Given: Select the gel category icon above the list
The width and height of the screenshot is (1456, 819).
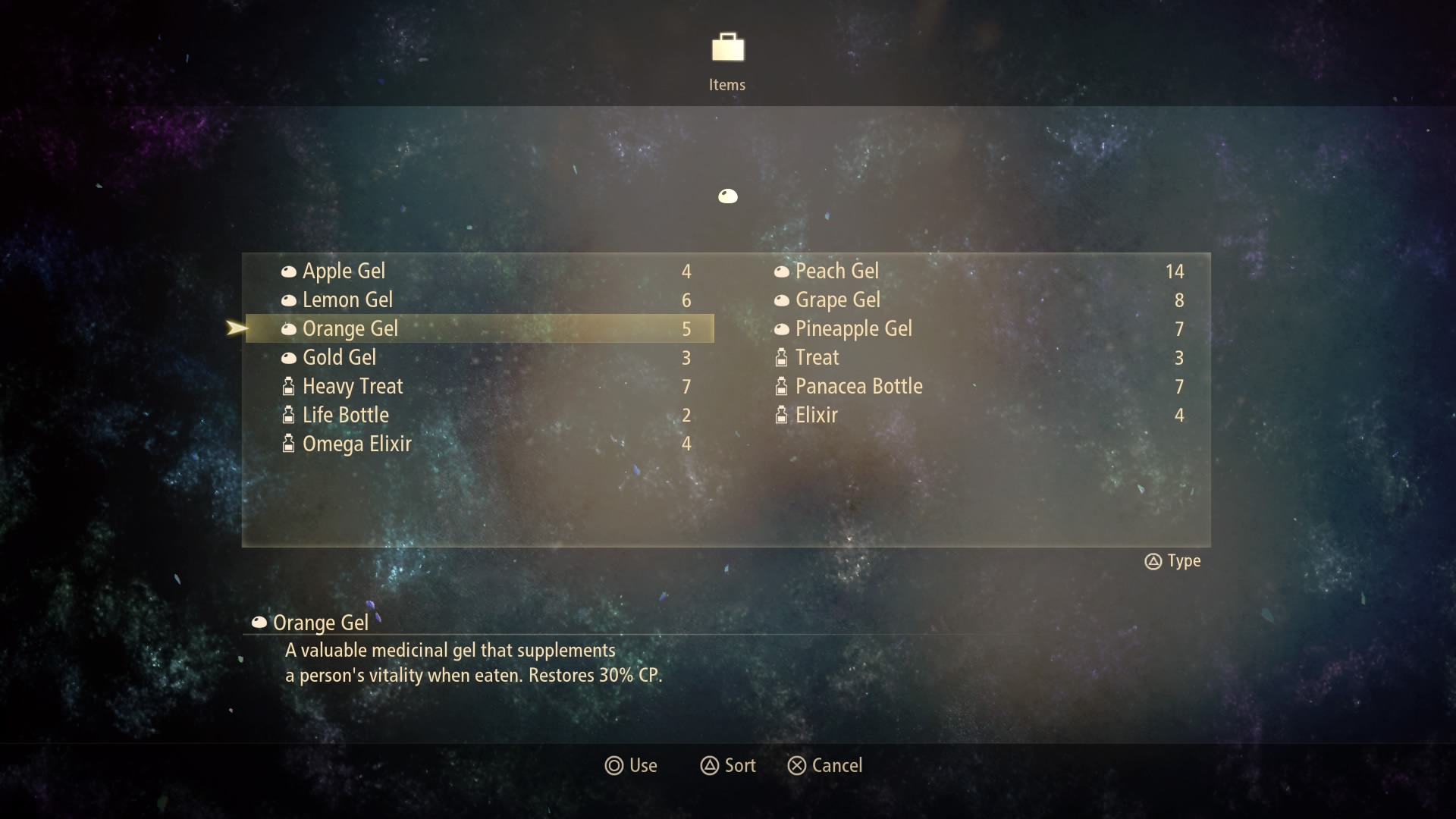Looking at the screenshot, I should (727, 196).
